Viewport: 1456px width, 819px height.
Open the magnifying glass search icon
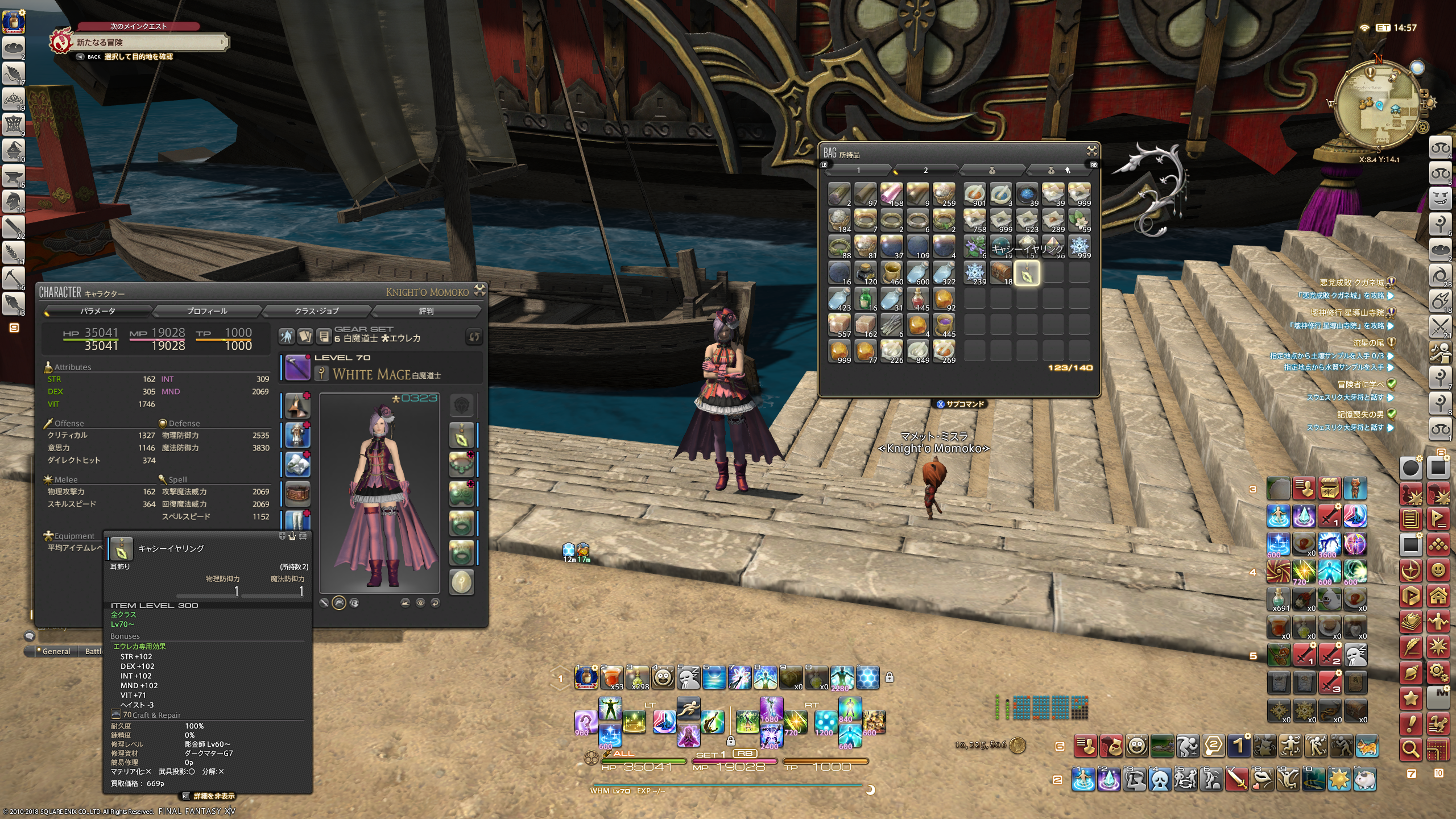1411,750
